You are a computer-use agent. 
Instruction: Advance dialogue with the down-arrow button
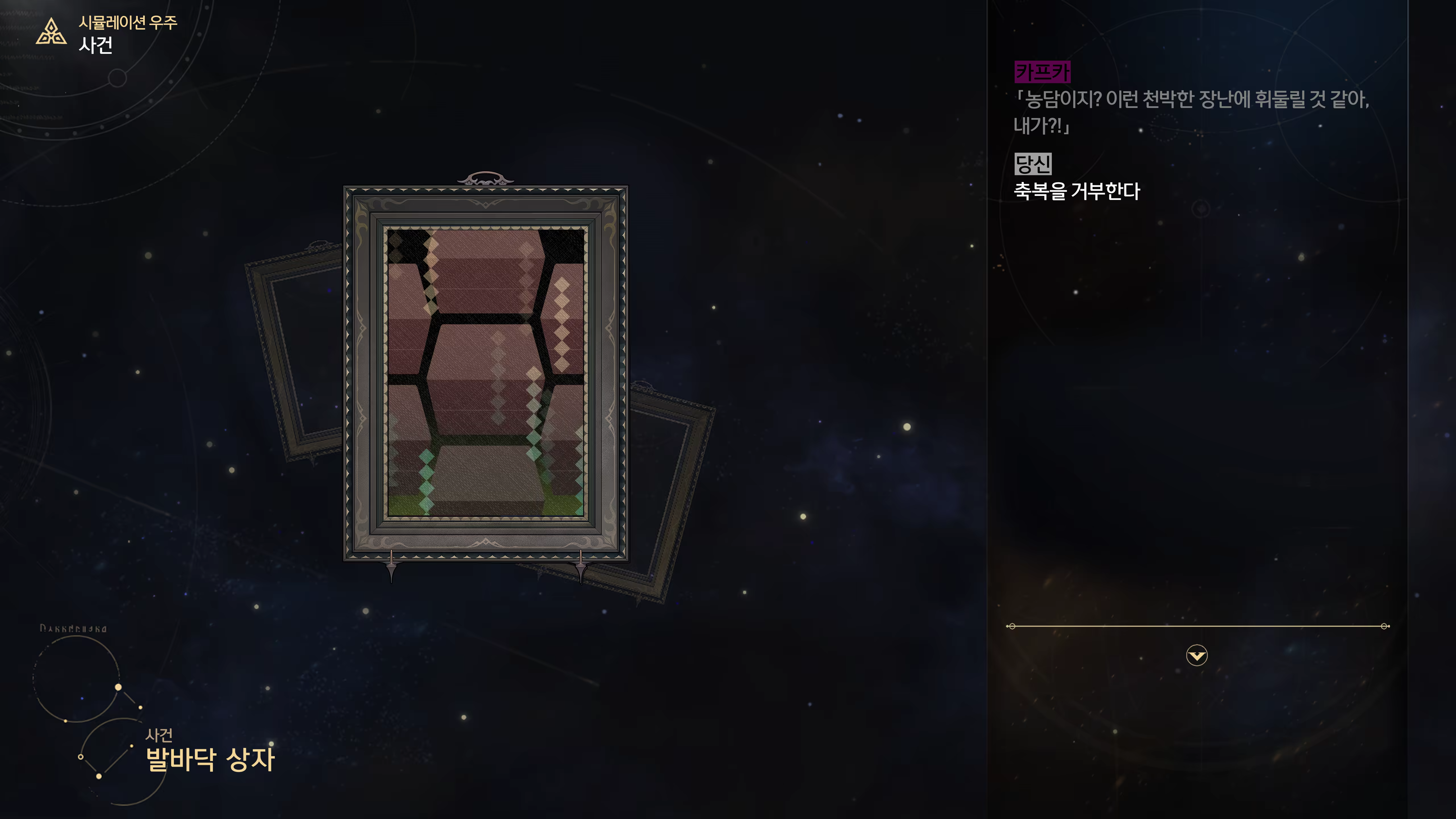click(1197, 656)
